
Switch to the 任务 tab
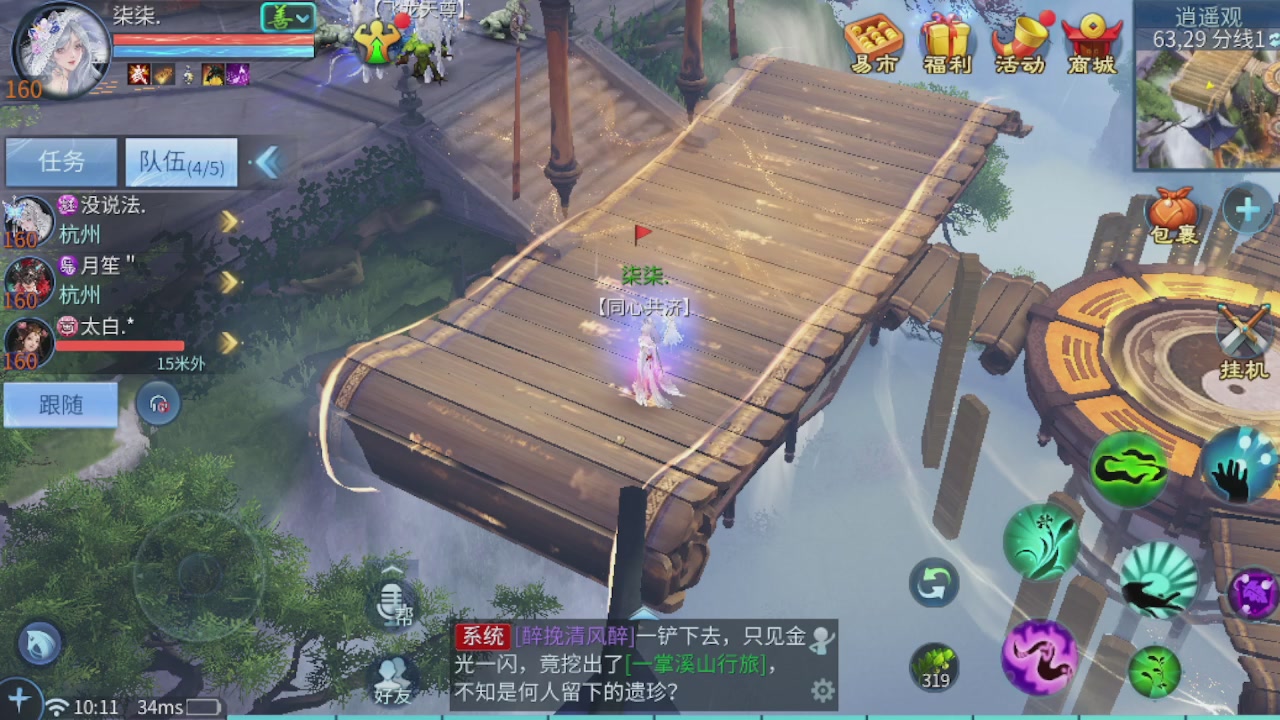tap(60, 162)
